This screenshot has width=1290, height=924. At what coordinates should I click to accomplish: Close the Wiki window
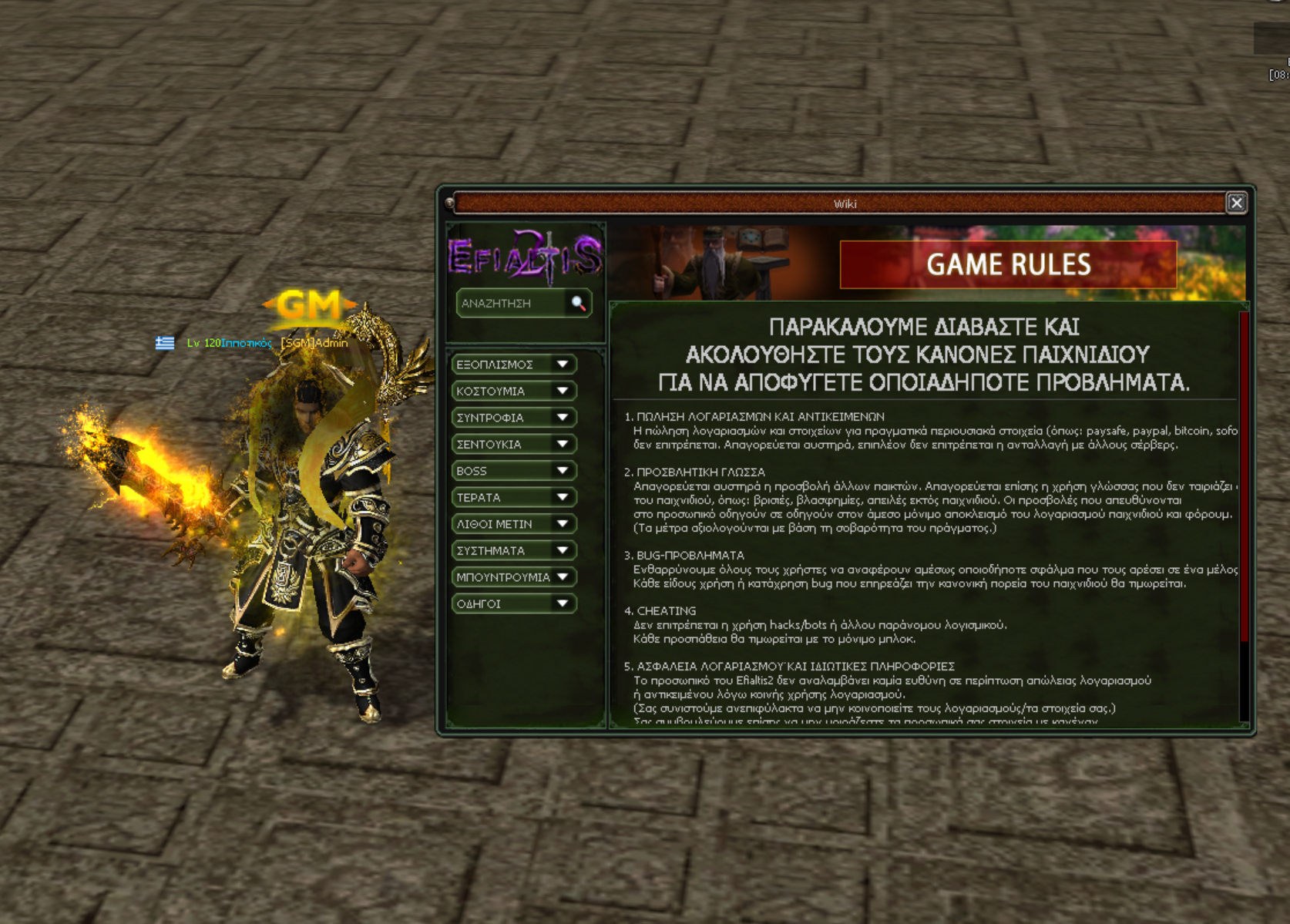click(1236, 203)
